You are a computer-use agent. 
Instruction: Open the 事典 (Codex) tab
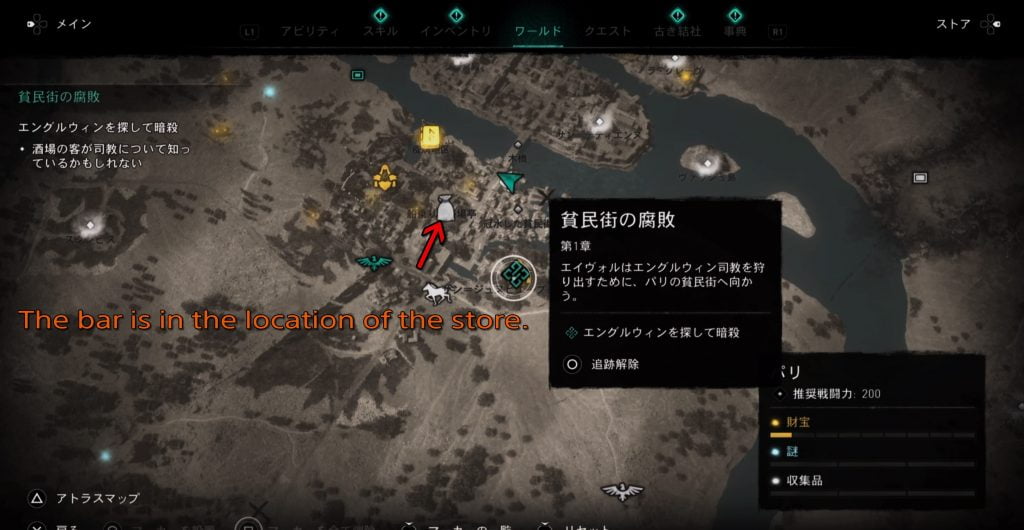pyautogui.click(x=735, y=31)
